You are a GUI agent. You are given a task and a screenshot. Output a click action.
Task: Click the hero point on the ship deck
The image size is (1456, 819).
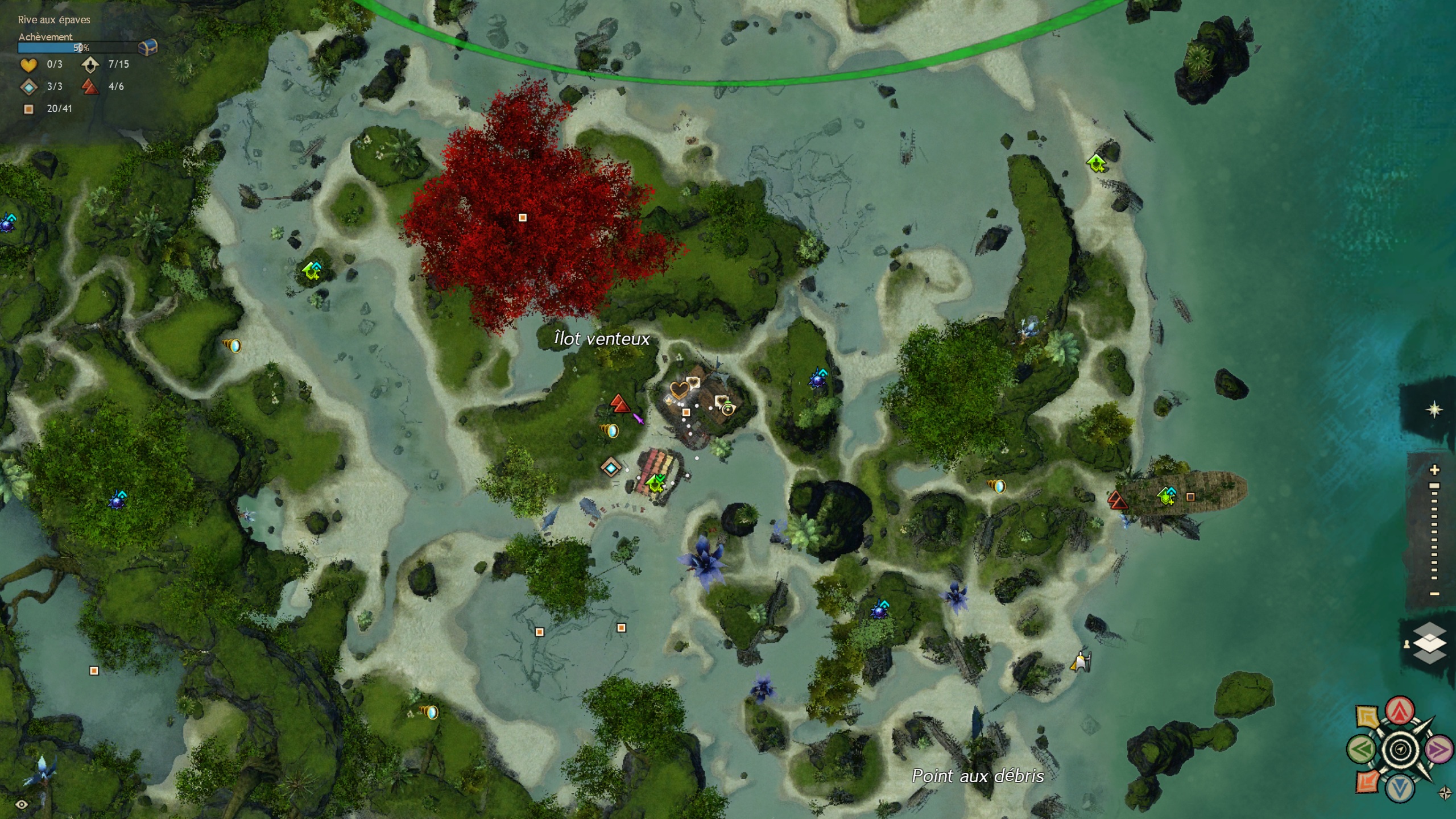(1167, 496)
